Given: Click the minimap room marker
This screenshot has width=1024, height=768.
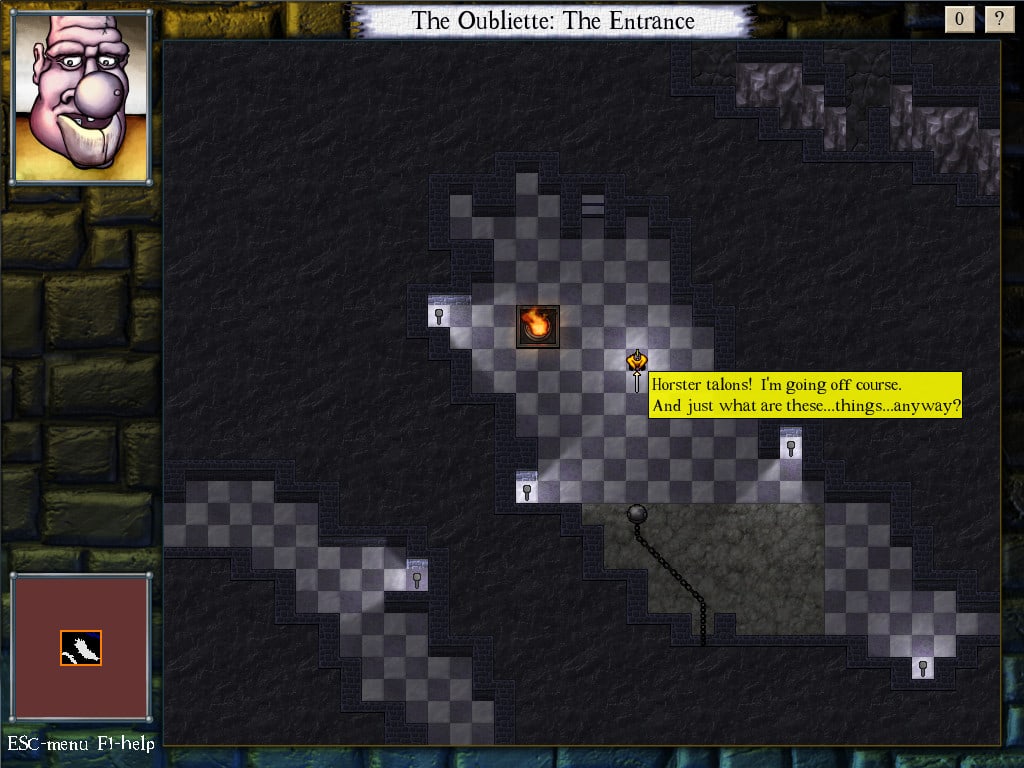Looking at the screenshot, I should pos(81,648).
